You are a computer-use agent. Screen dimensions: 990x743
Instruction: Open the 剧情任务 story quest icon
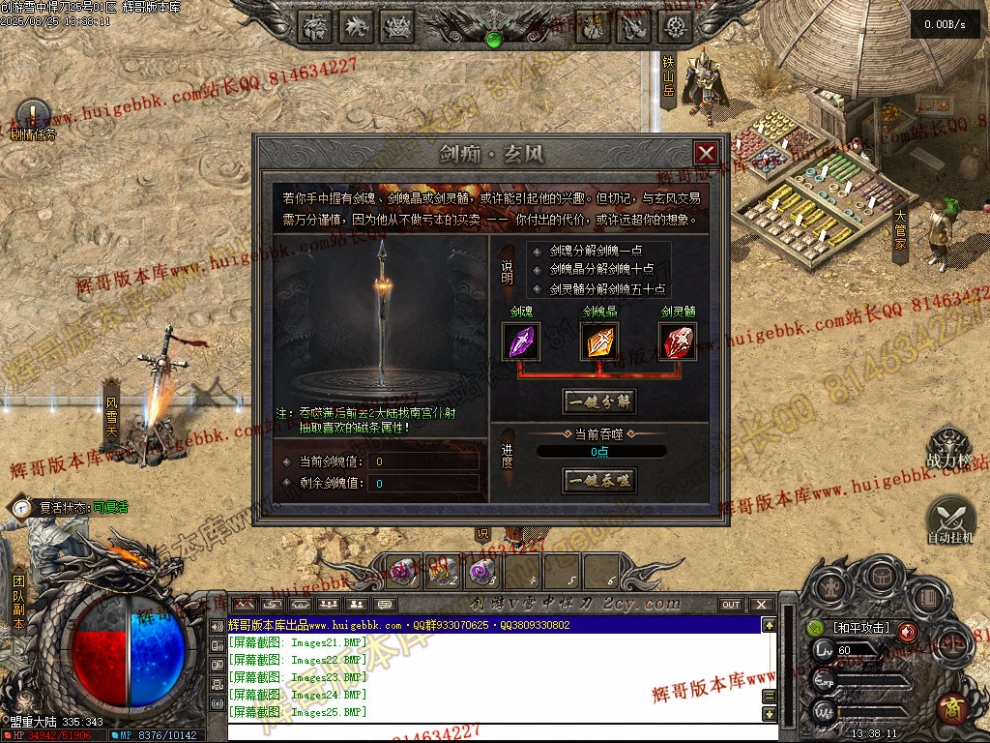coord(33,116)
